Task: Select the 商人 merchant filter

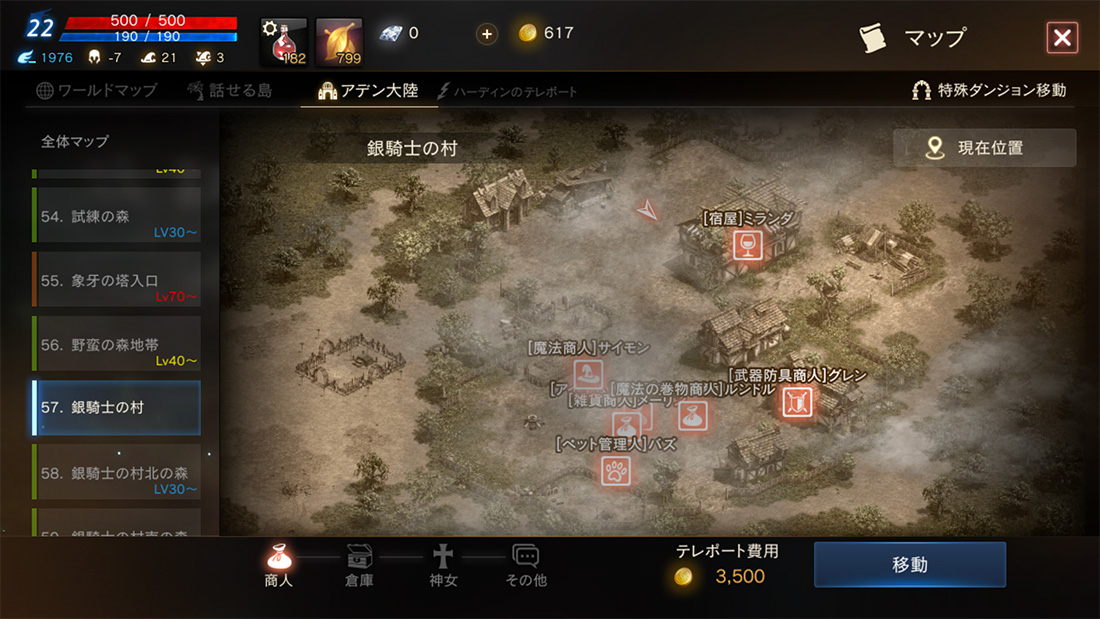Action: pos(279,565)
